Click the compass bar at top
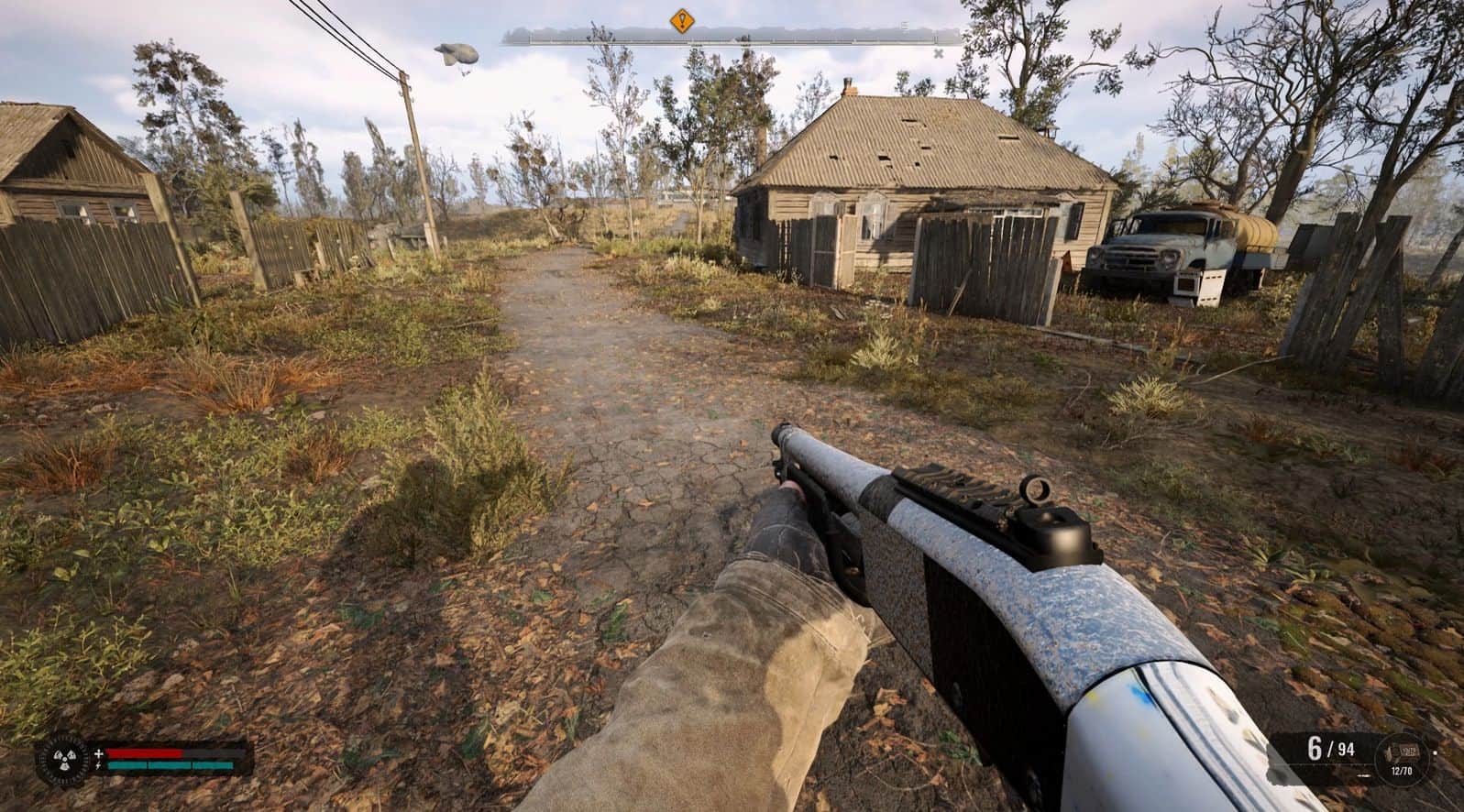This screenshot has height=812, width=1464. point(732,38)
